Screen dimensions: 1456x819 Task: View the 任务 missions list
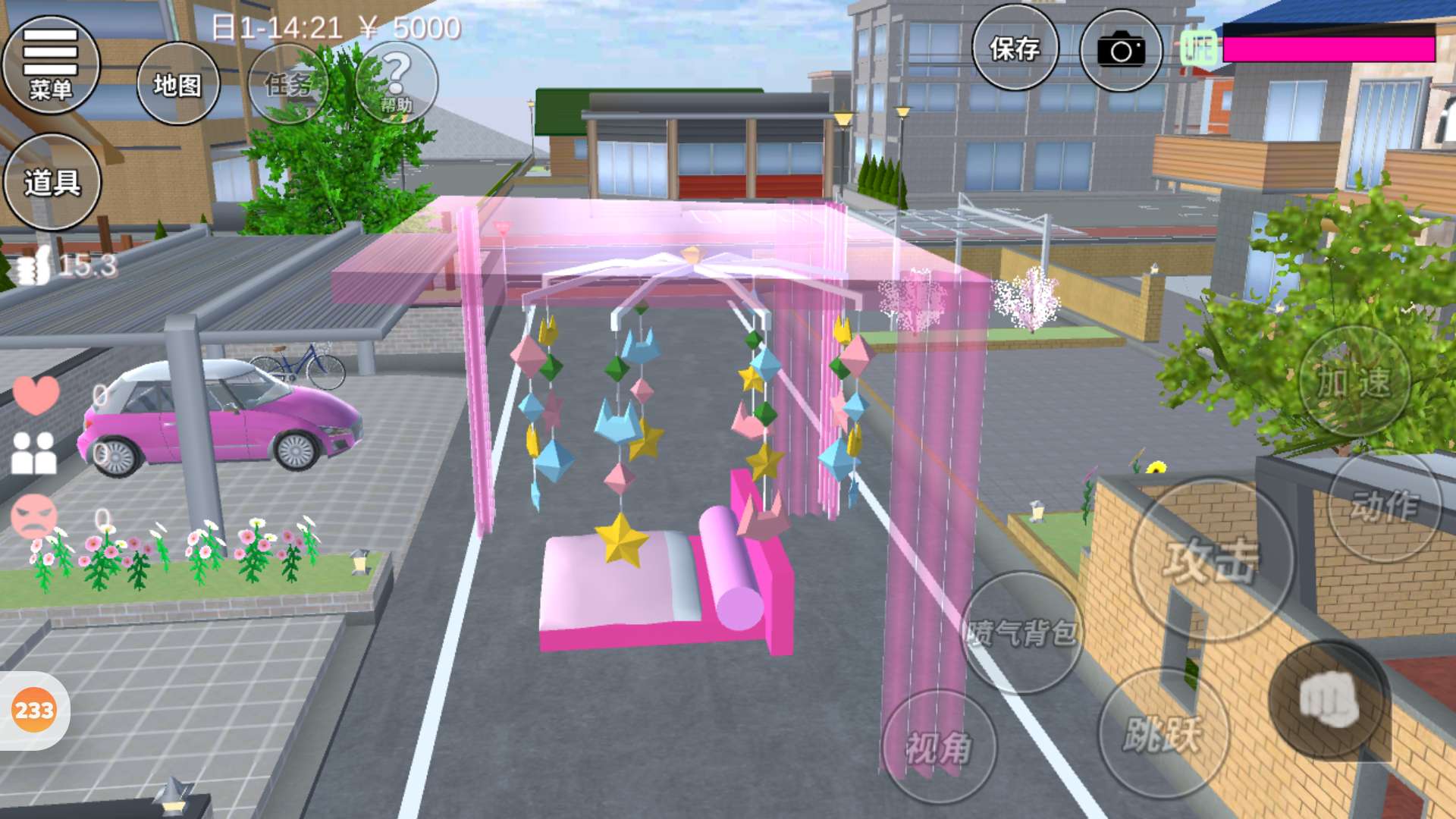pyautogui.click(x=288, y=84)
